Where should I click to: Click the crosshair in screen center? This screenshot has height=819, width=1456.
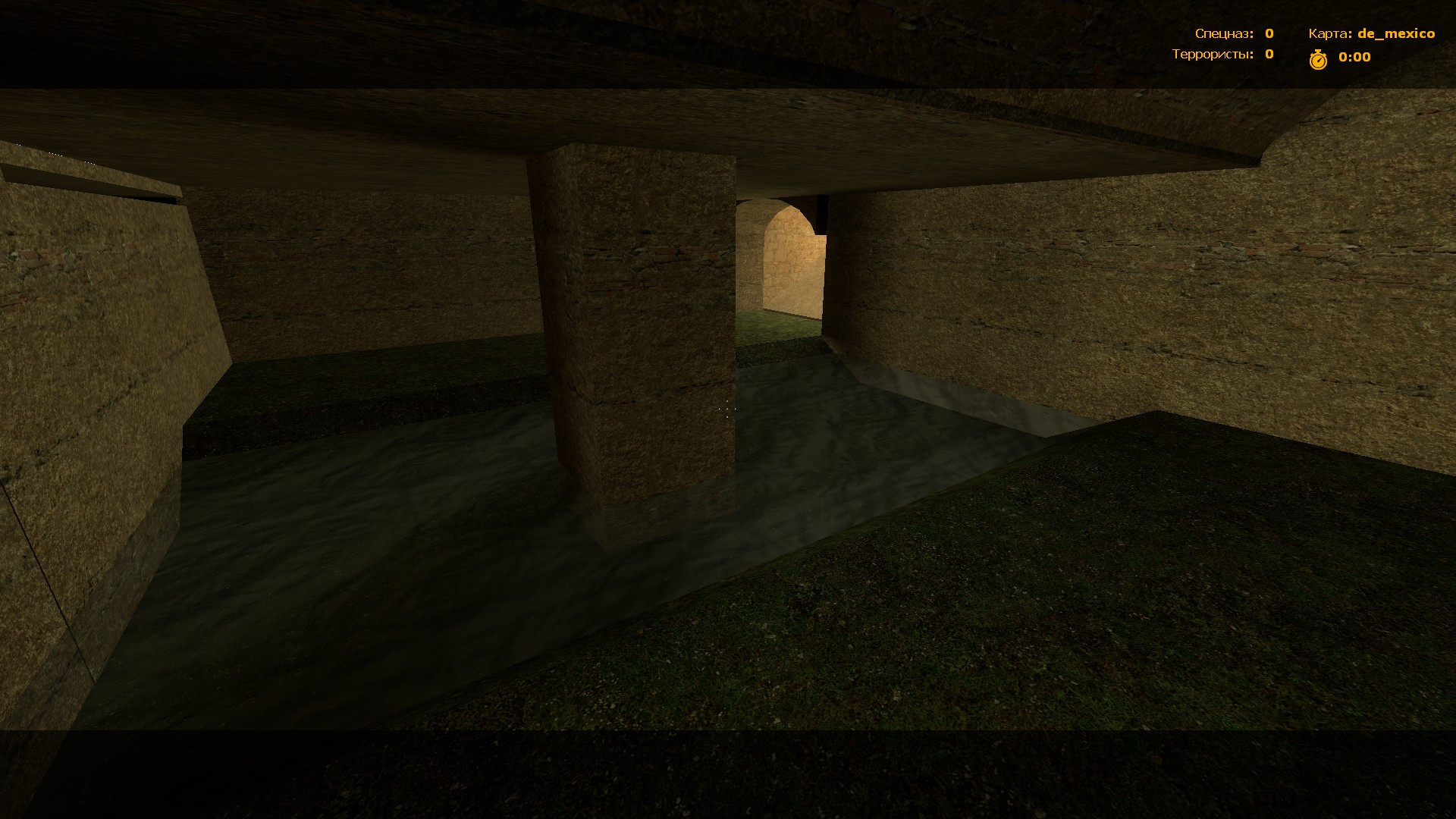(x=728, y=409)
